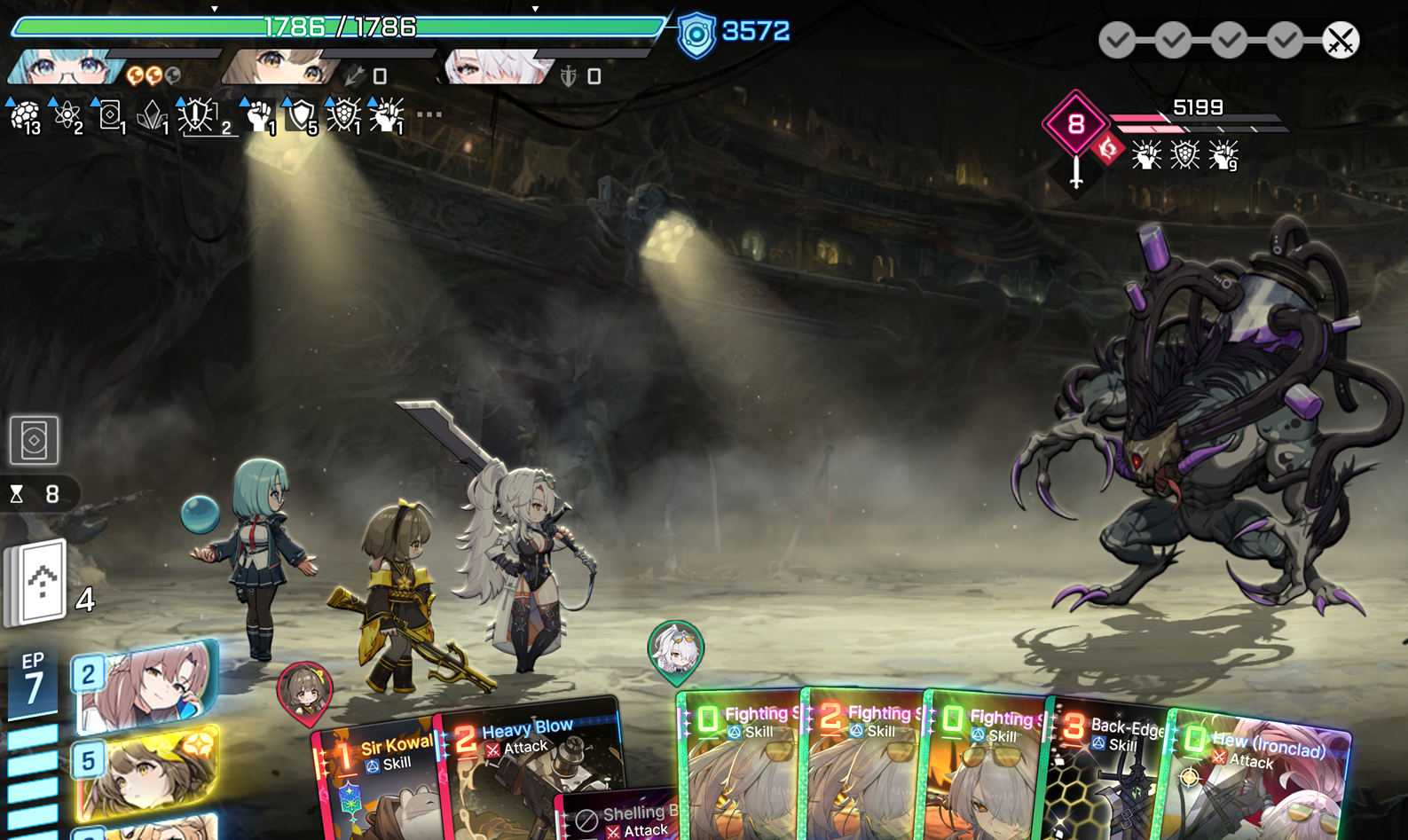Select the teal-haired character portrait
Viewport: 1408px width, 840px height.
tap(67, 68)
